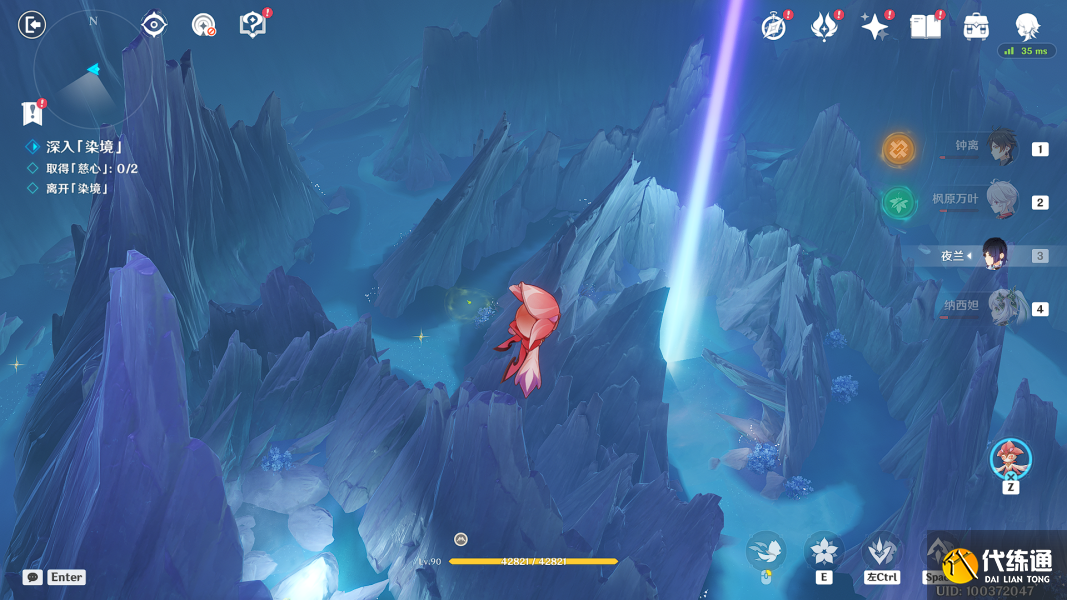Viewport: 1067px width, 600px height.
Task: Activate the bird-shaped skill icon
Action: 766,551
